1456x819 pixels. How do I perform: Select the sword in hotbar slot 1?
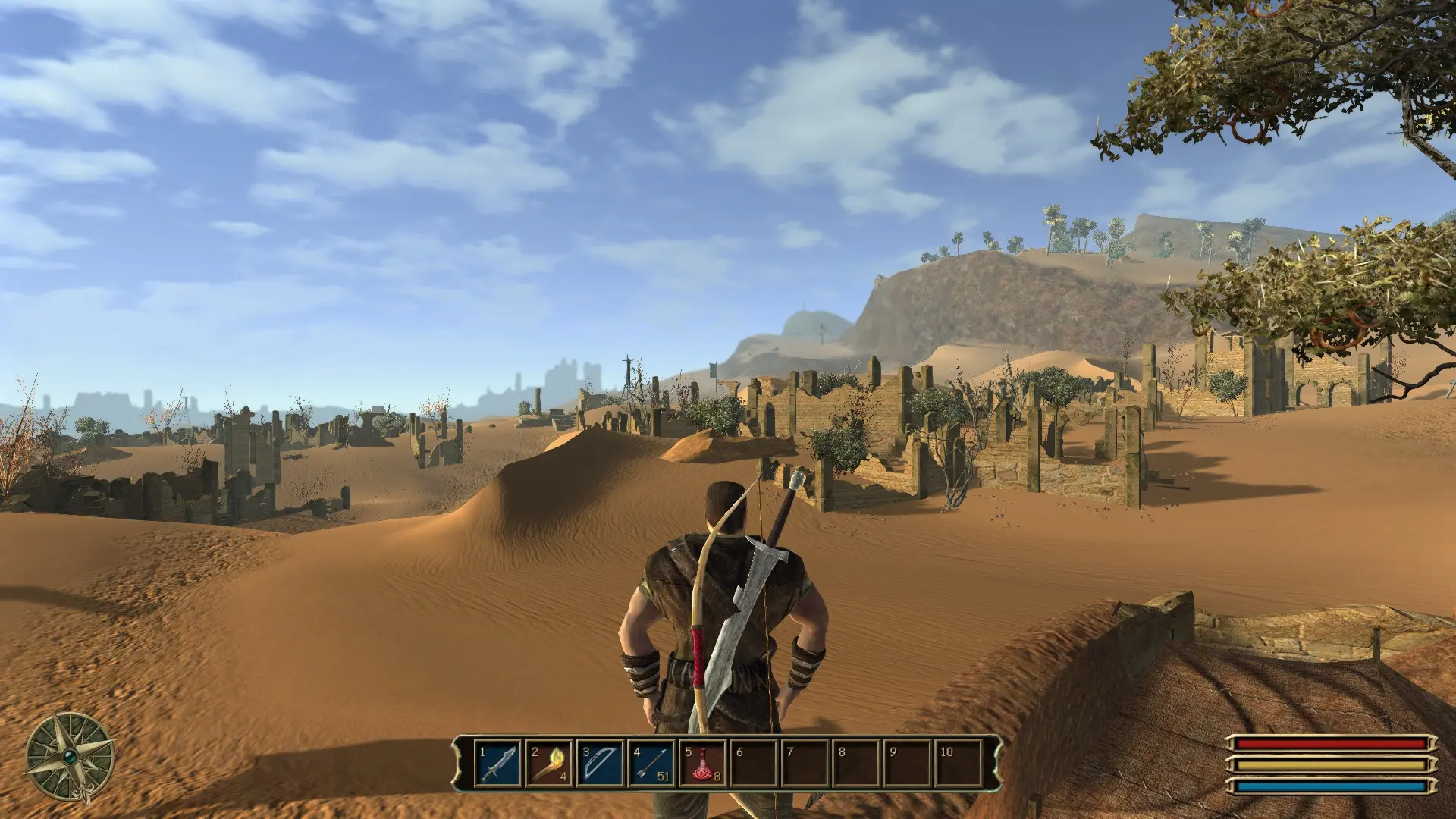[498, 764]
